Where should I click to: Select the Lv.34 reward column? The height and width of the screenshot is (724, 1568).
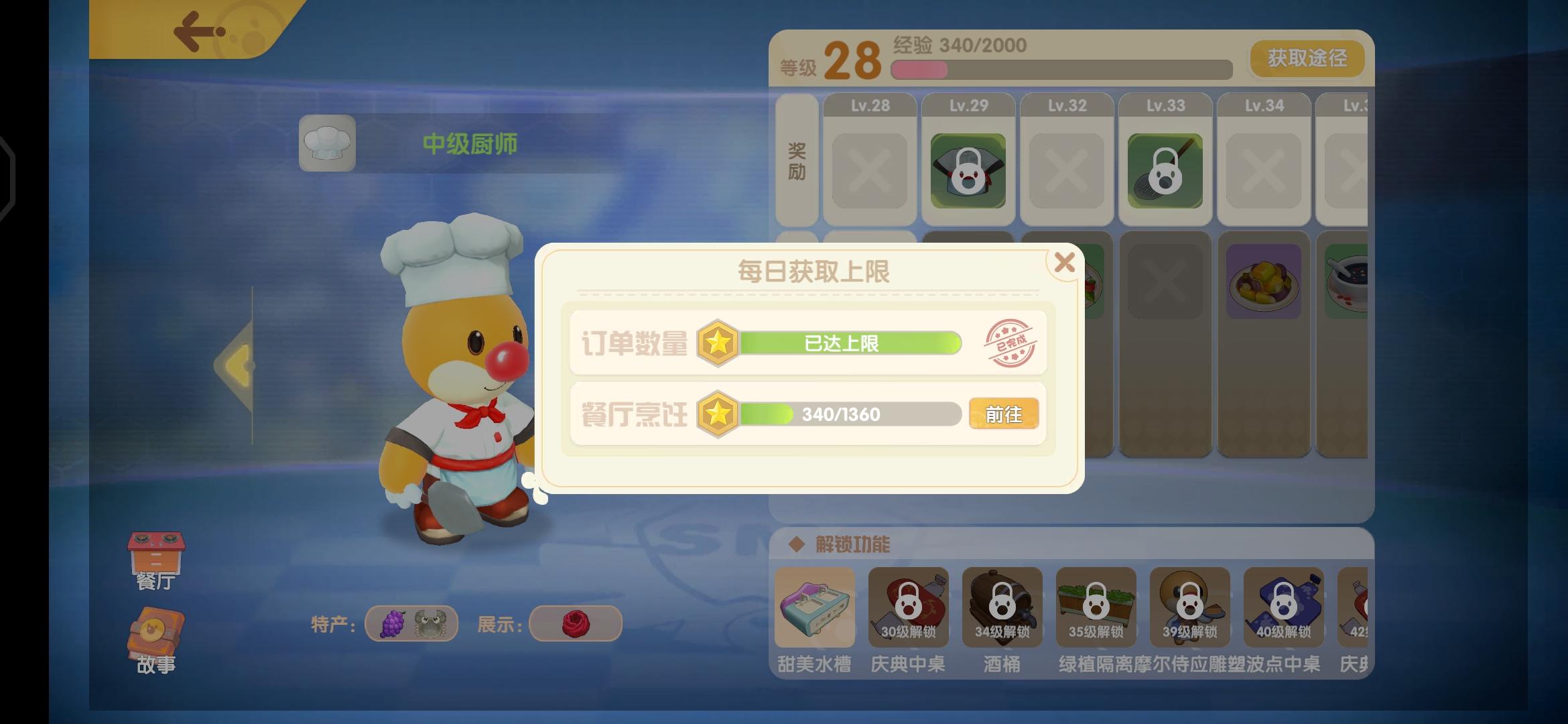(x=1263, y=105)
